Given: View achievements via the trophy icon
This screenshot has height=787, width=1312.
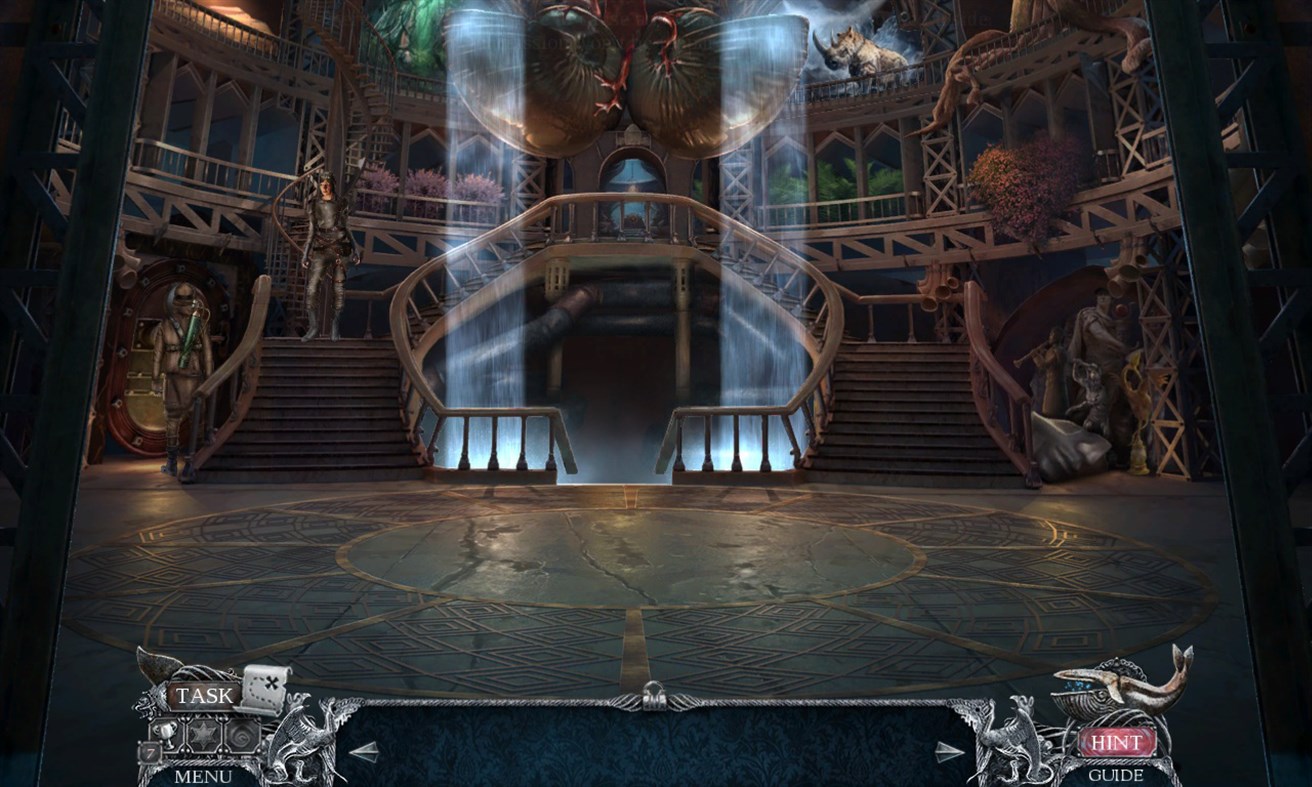Looking at the screenshot, I should tap(164, 733).
